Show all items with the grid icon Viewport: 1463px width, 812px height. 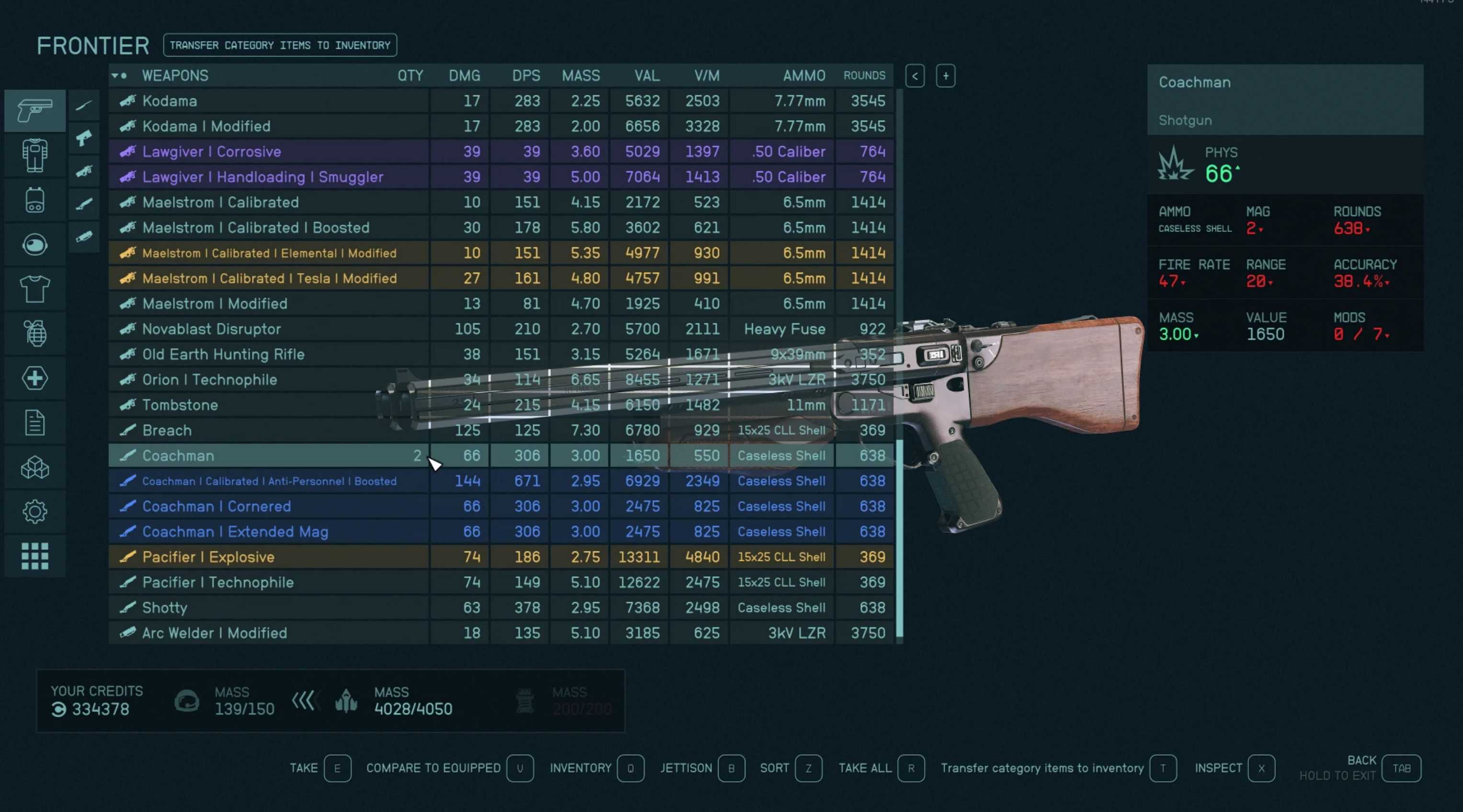[34, 556]
